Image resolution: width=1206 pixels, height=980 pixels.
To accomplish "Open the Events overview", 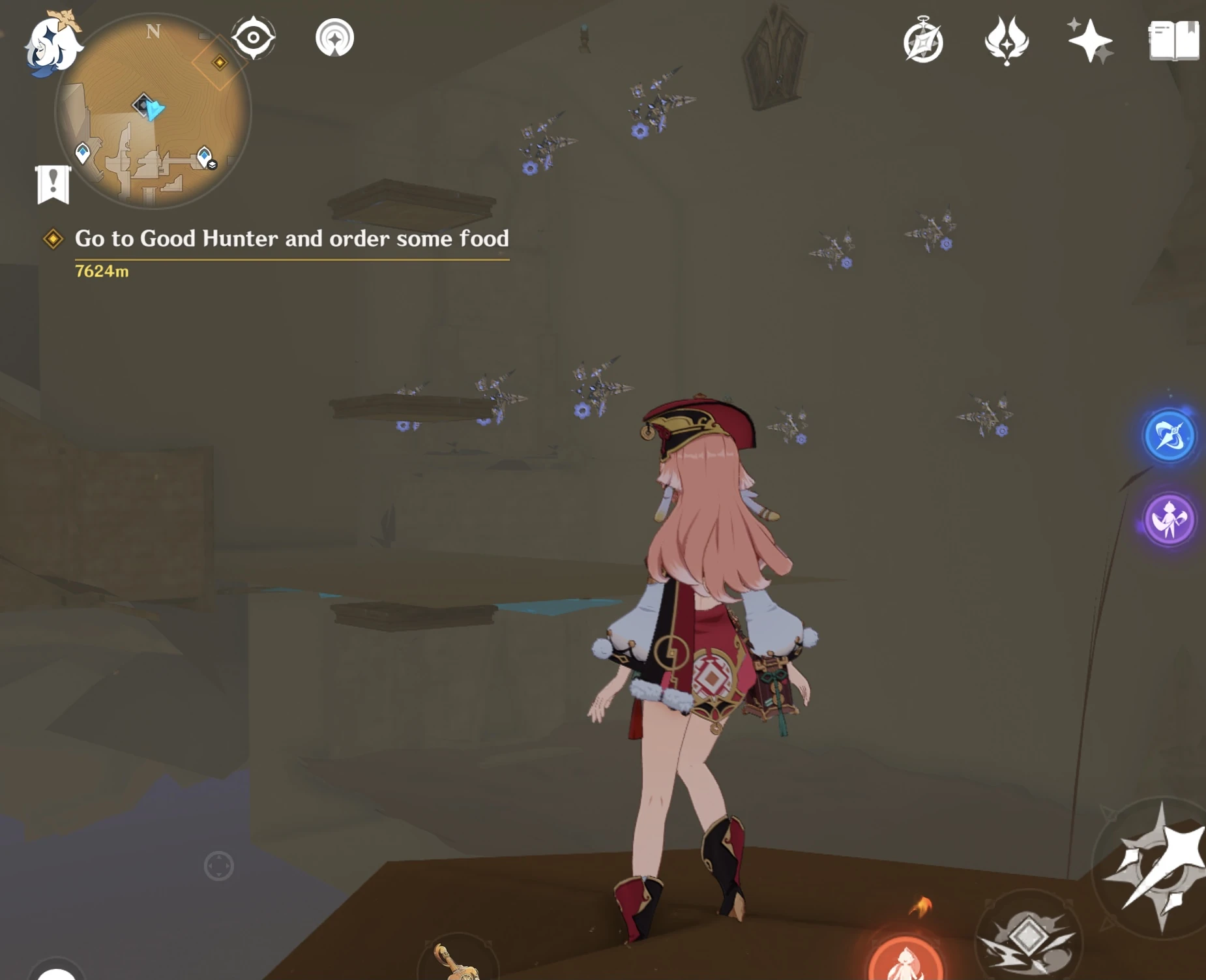I will tap(924, 41).
